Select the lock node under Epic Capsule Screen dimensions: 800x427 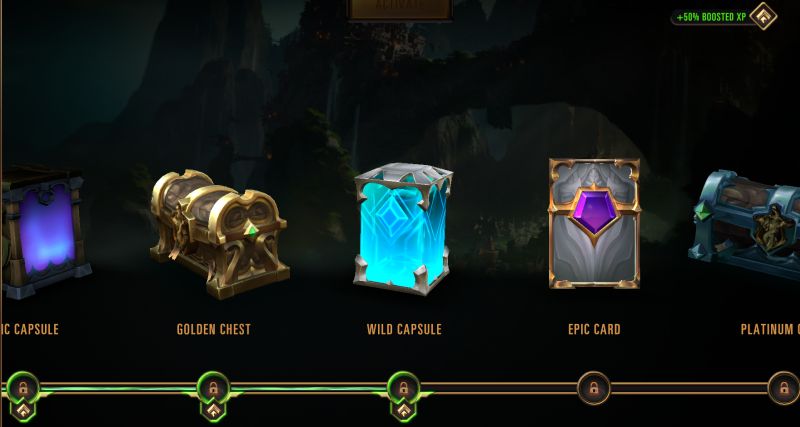pyautogui.click(x=23, y=386)
